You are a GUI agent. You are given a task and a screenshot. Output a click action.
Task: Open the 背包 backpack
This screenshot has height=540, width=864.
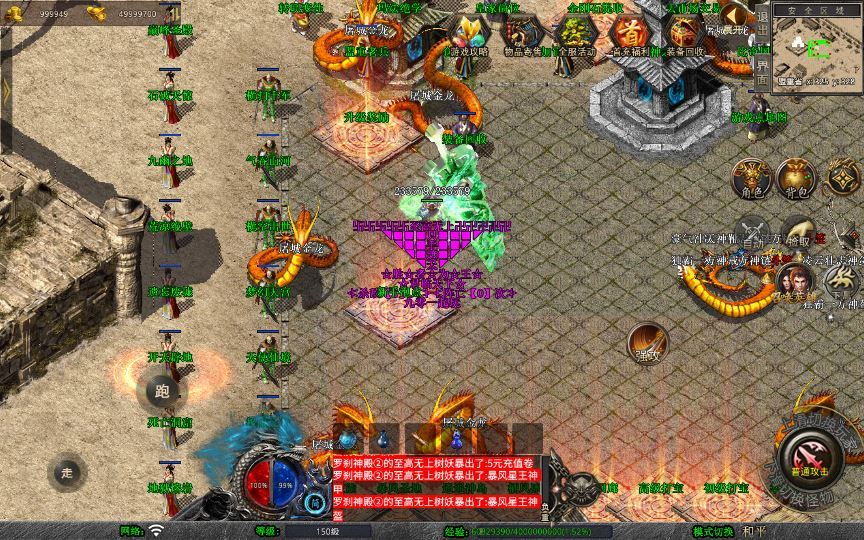pos(798,176)
